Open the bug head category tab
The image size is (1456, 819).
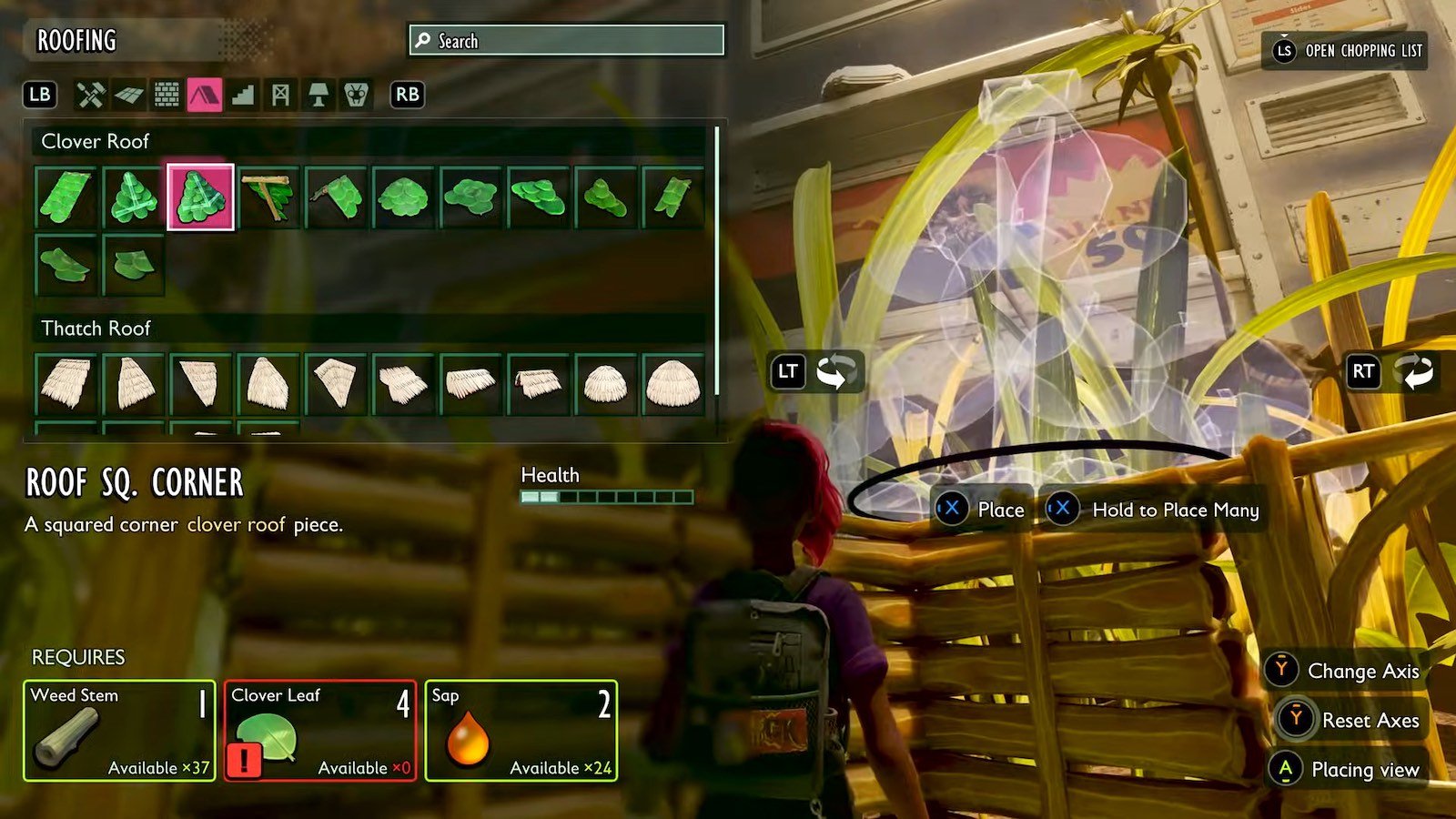[356, 95]
